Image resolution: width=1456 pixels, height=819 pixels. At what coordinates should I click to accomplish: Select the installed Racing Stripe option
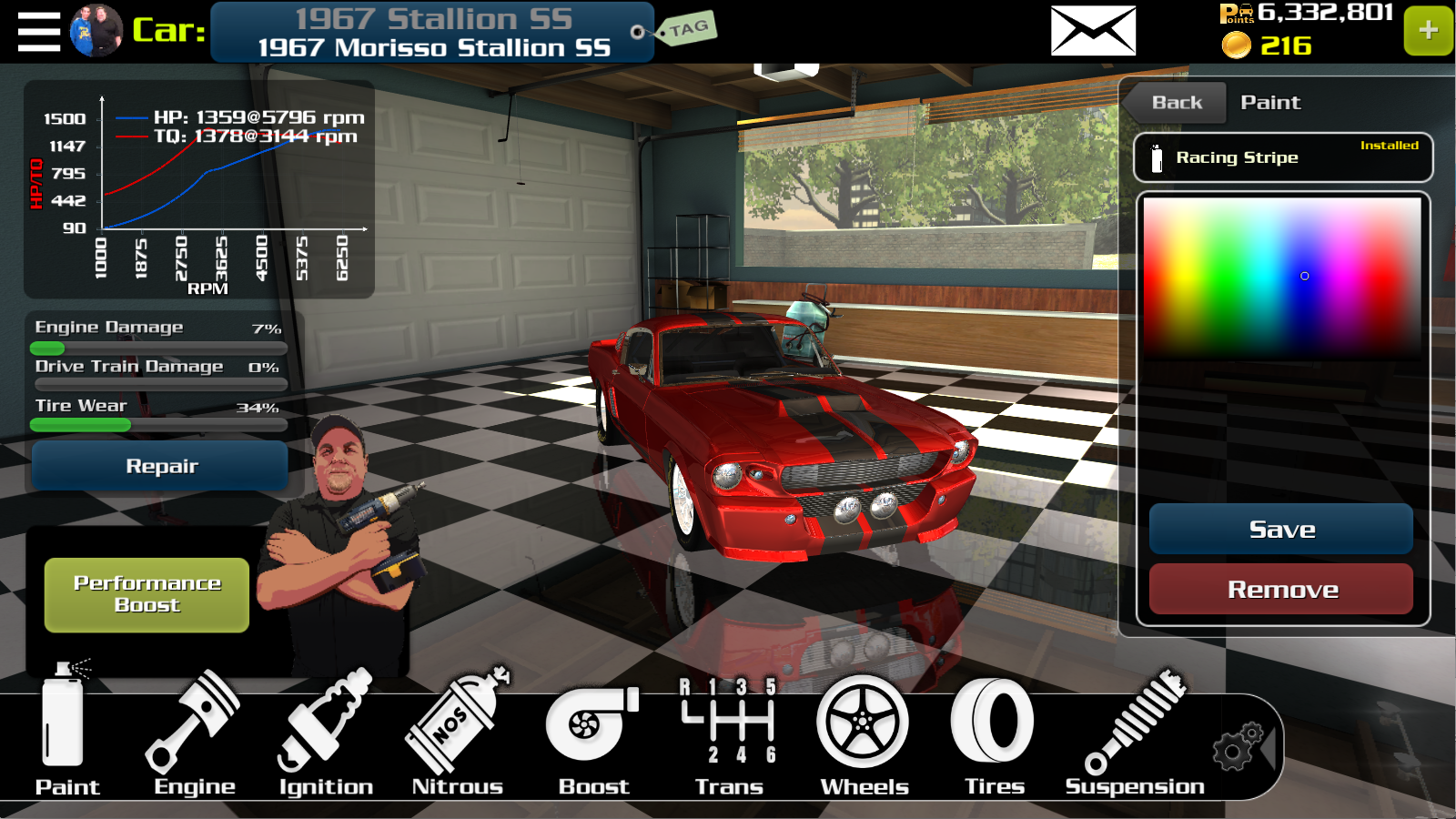click(1282, 157)
